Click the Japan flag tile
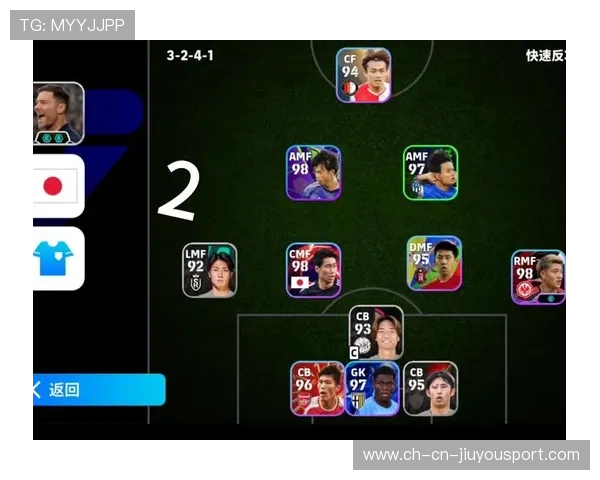Screen dimensions: 600x480 tap(58, 186)
